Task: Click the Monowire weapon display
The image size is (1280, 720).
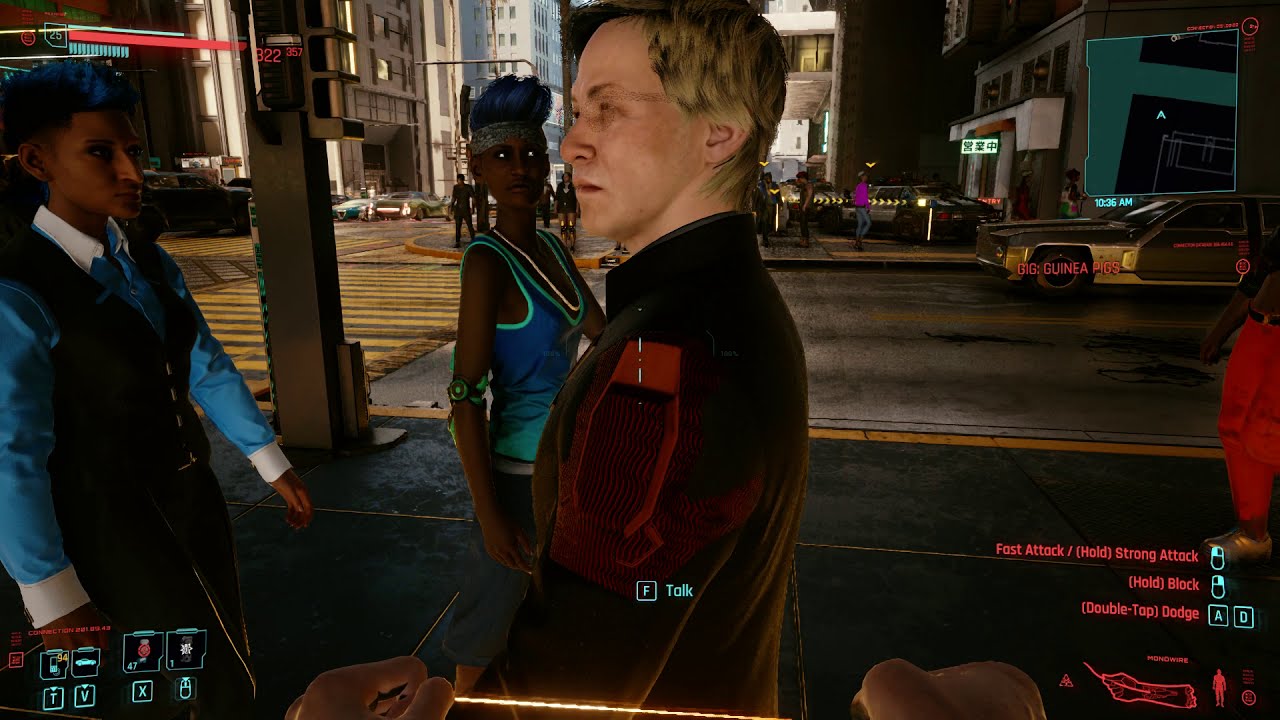Action: coord(1138,686)
